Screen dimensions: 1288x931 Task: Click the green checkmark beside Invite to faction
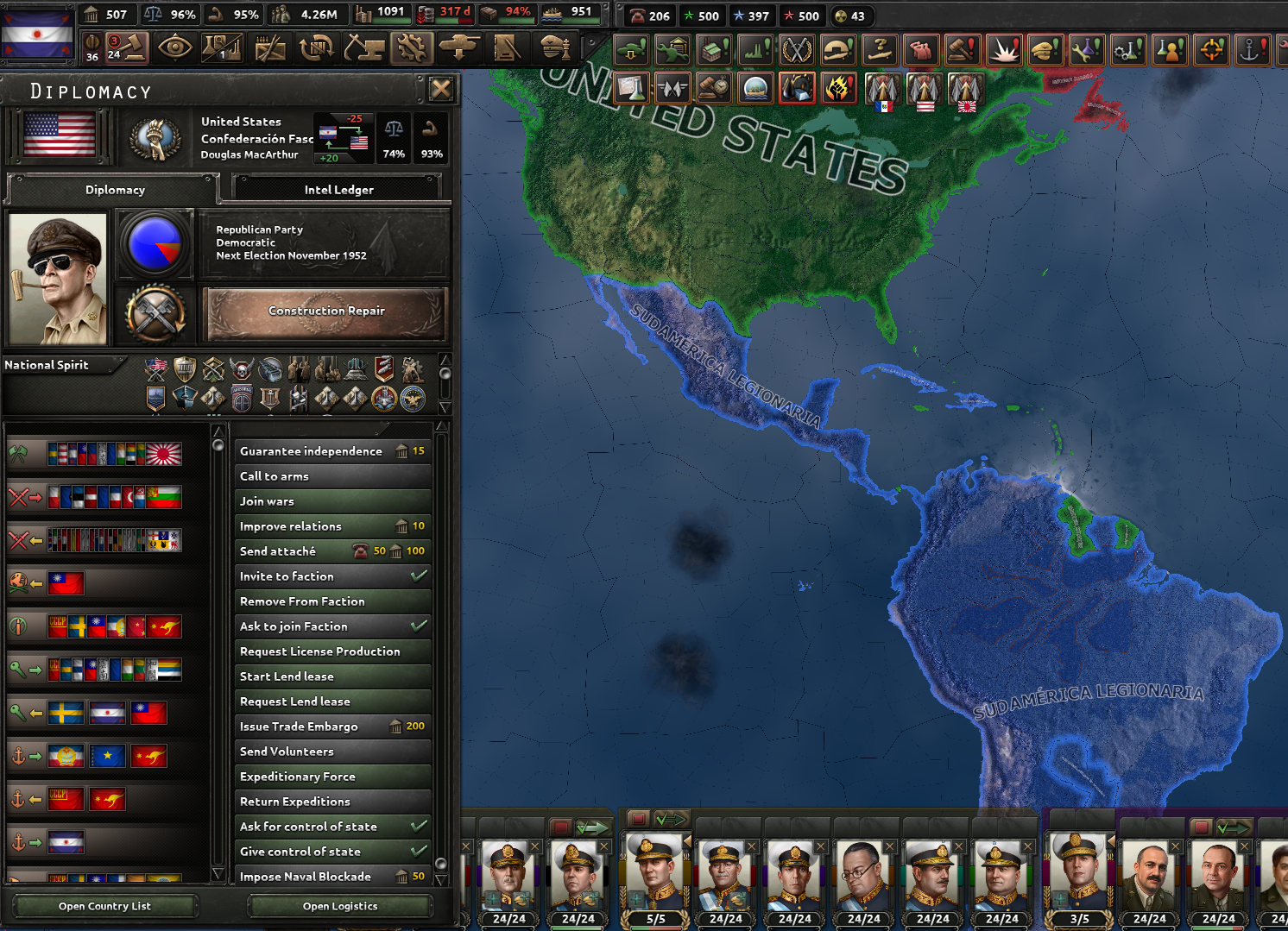click(x=420, y=576)
